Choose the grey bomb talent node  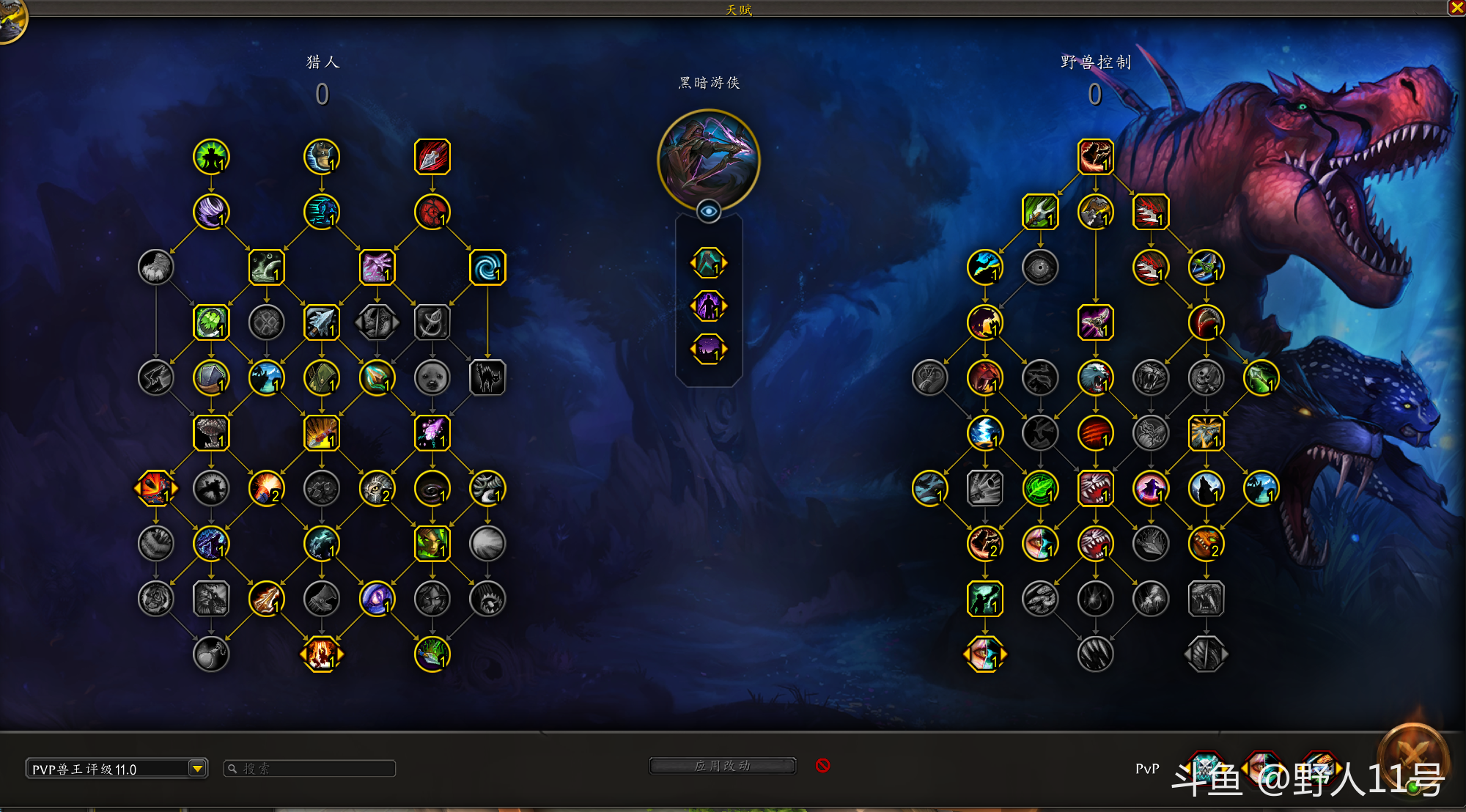(211, 654)
